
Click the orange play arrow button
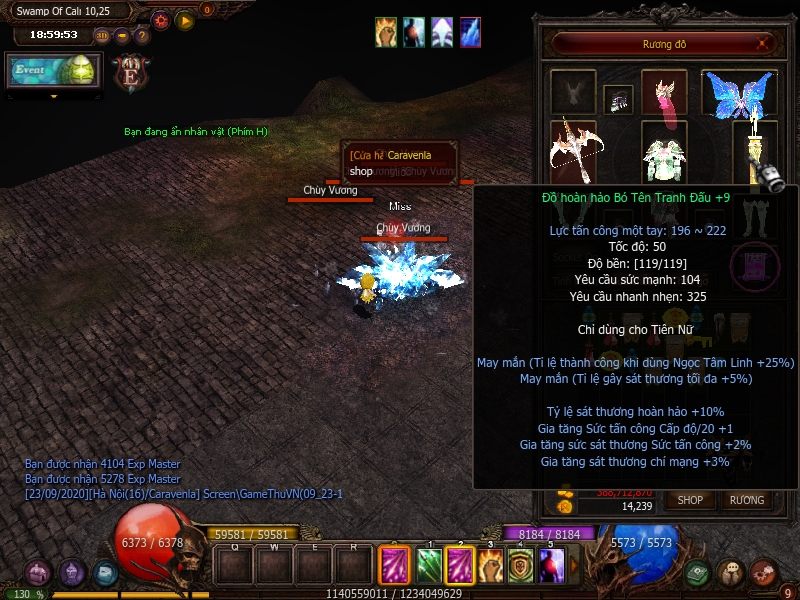point(185,20)
